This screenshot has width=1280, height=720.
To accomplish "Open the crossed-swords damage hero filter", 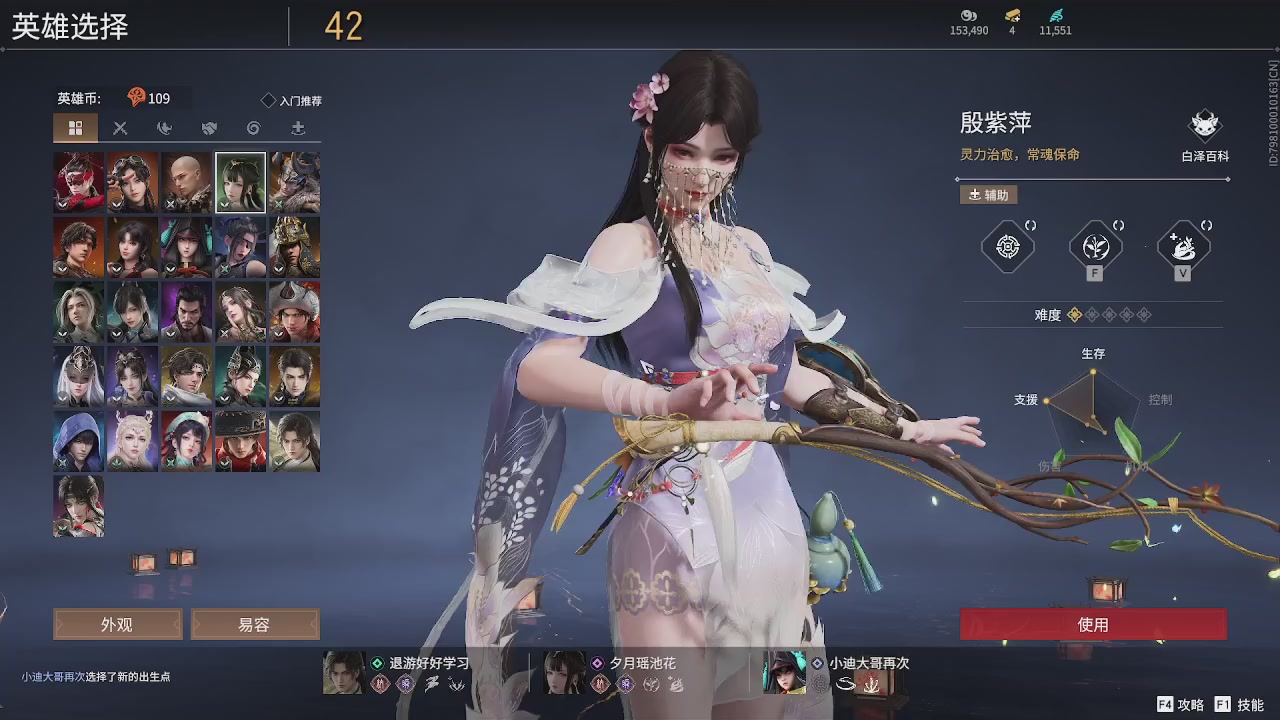I will tap(121, 128).
